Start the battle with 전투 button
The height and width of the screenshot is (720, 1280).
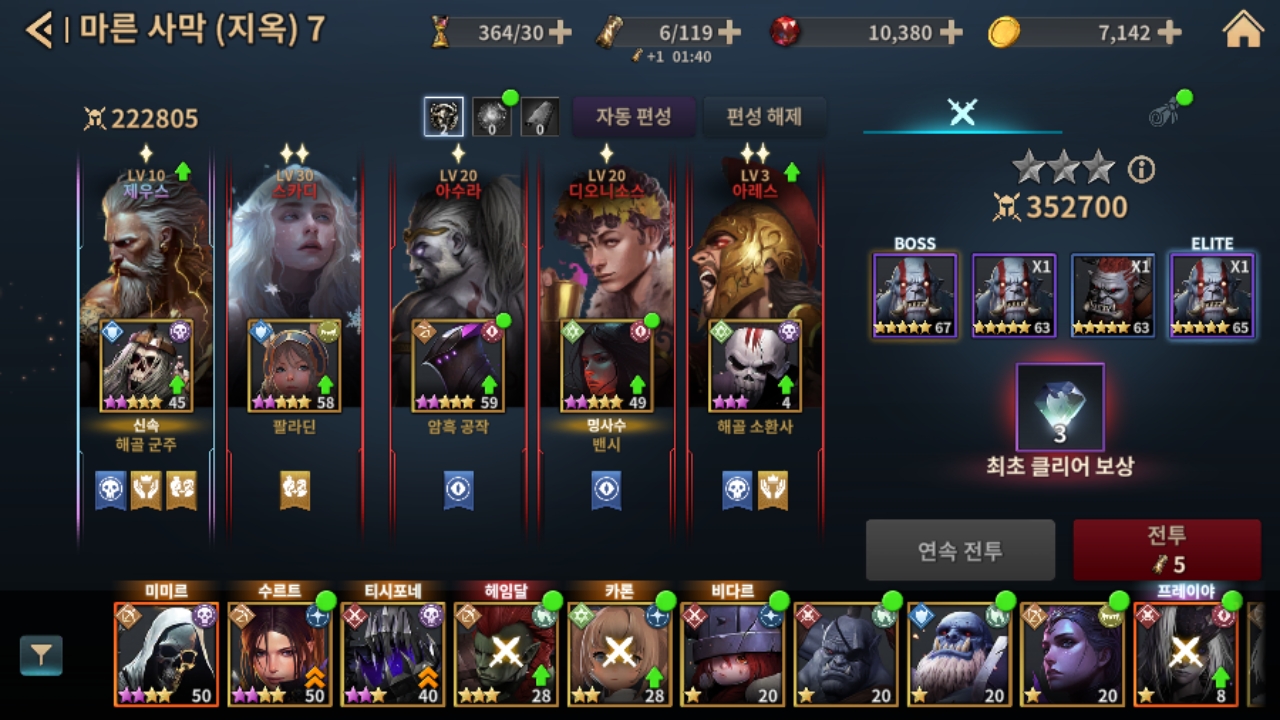(x=1166, y=549)
